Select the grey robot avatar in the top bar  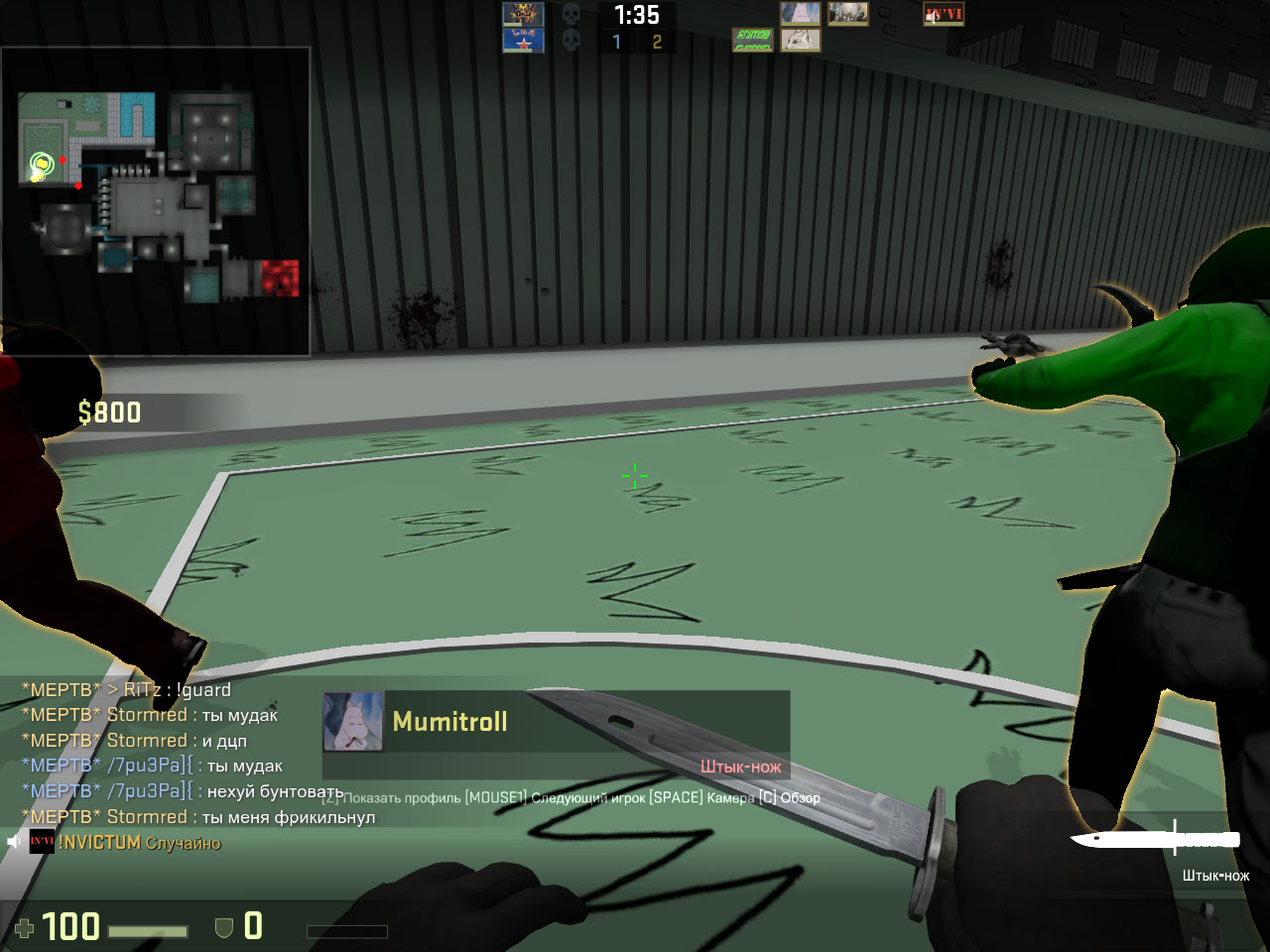(848, 14)
